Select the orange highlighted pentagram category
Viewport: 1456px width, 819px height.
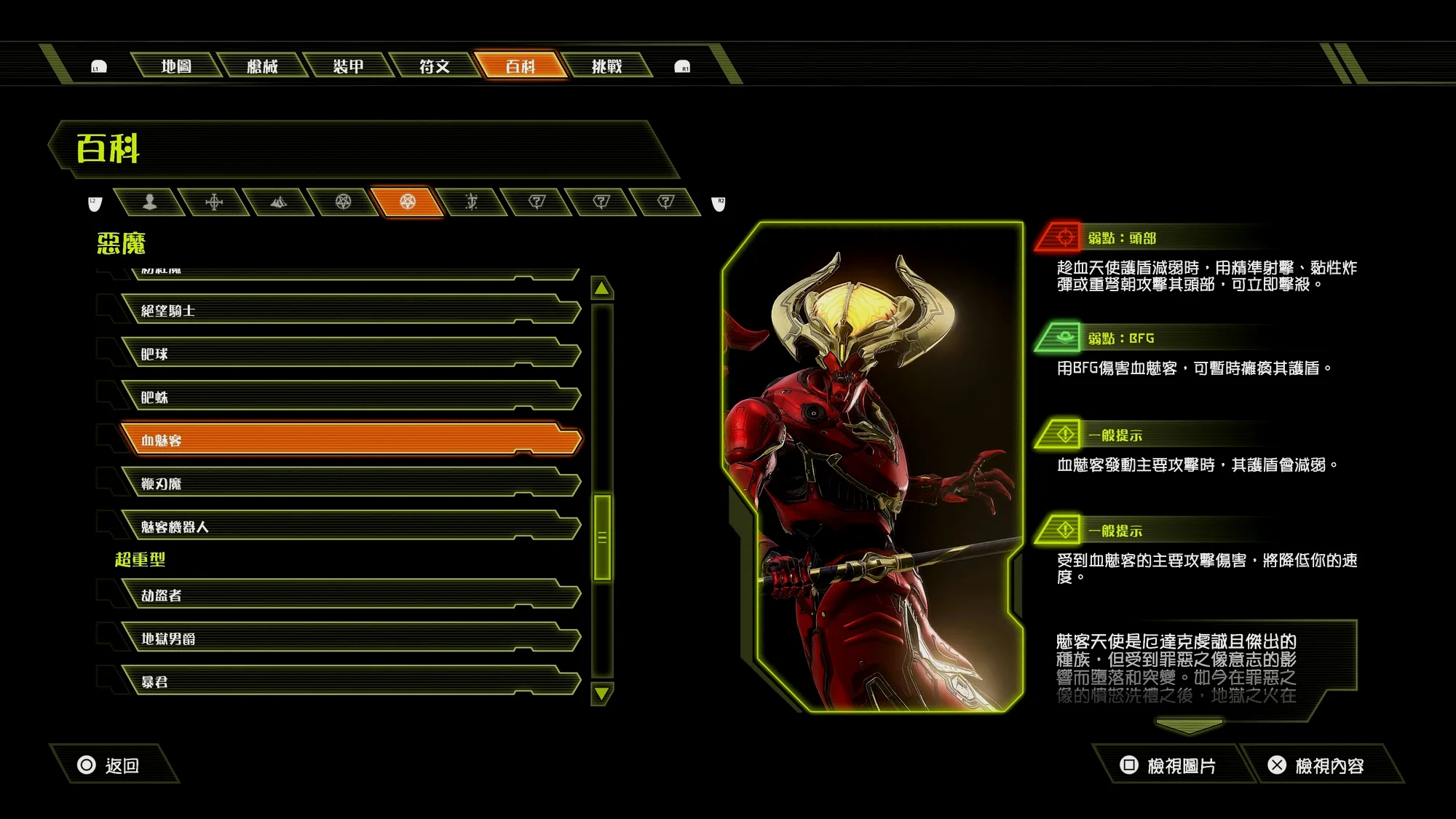click(407, 202)
